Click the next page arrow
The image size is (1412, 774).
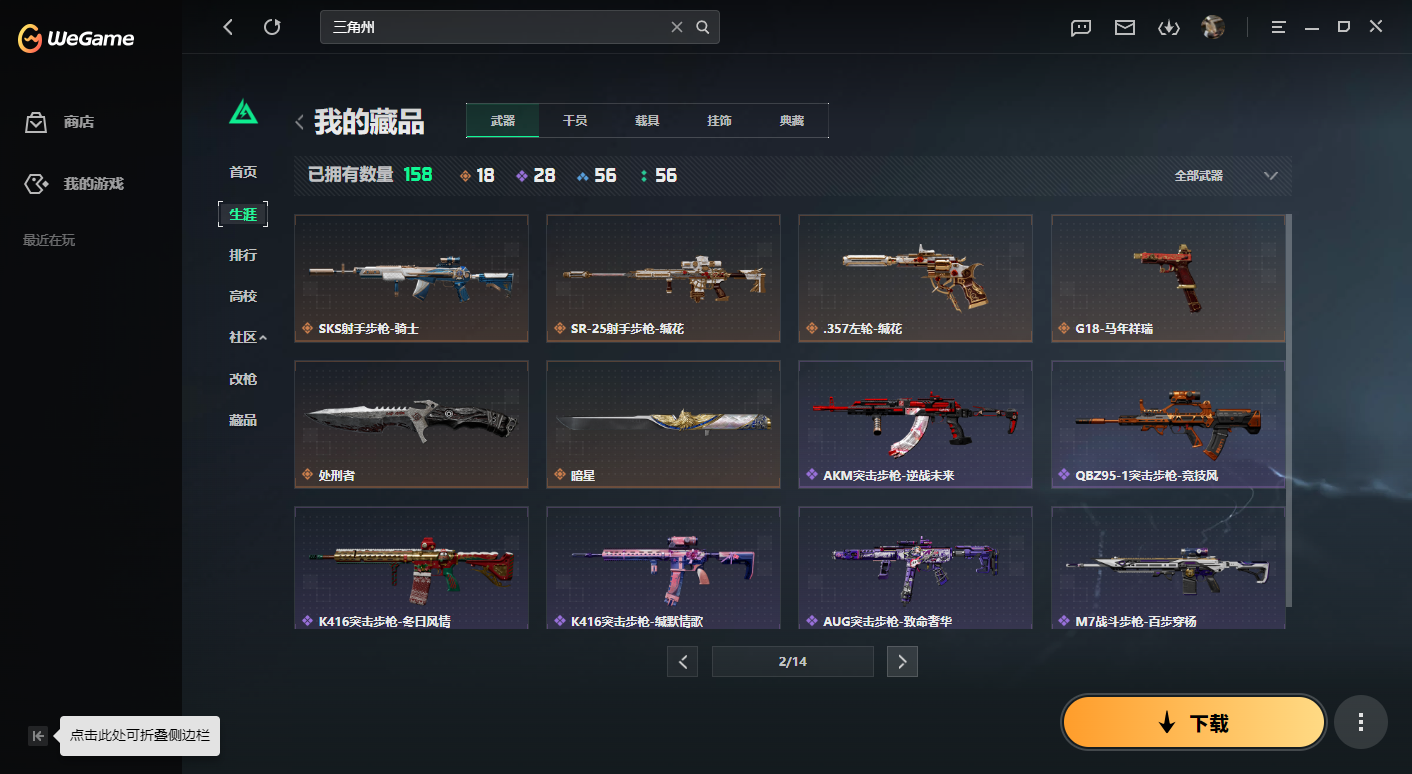click(902, 661)
